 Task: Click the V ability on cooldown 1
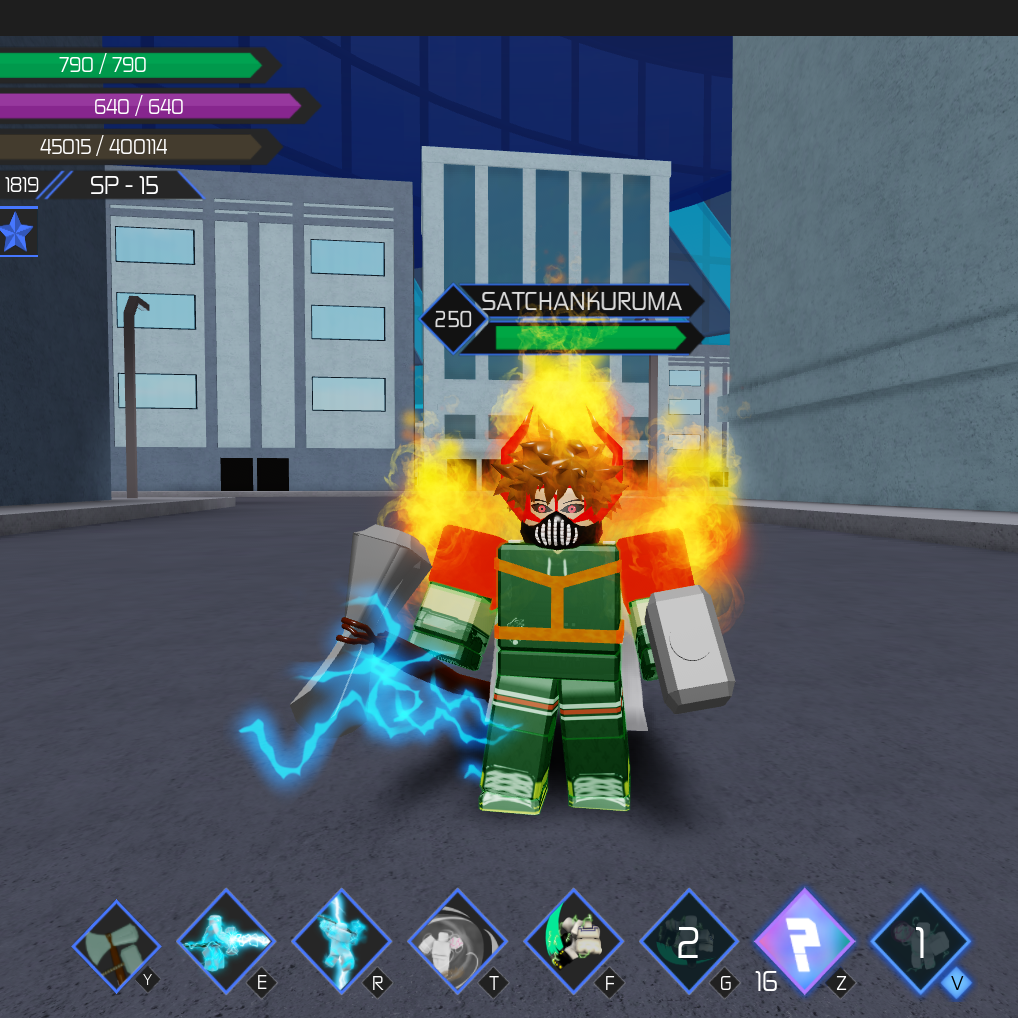[x=920, y=941]
